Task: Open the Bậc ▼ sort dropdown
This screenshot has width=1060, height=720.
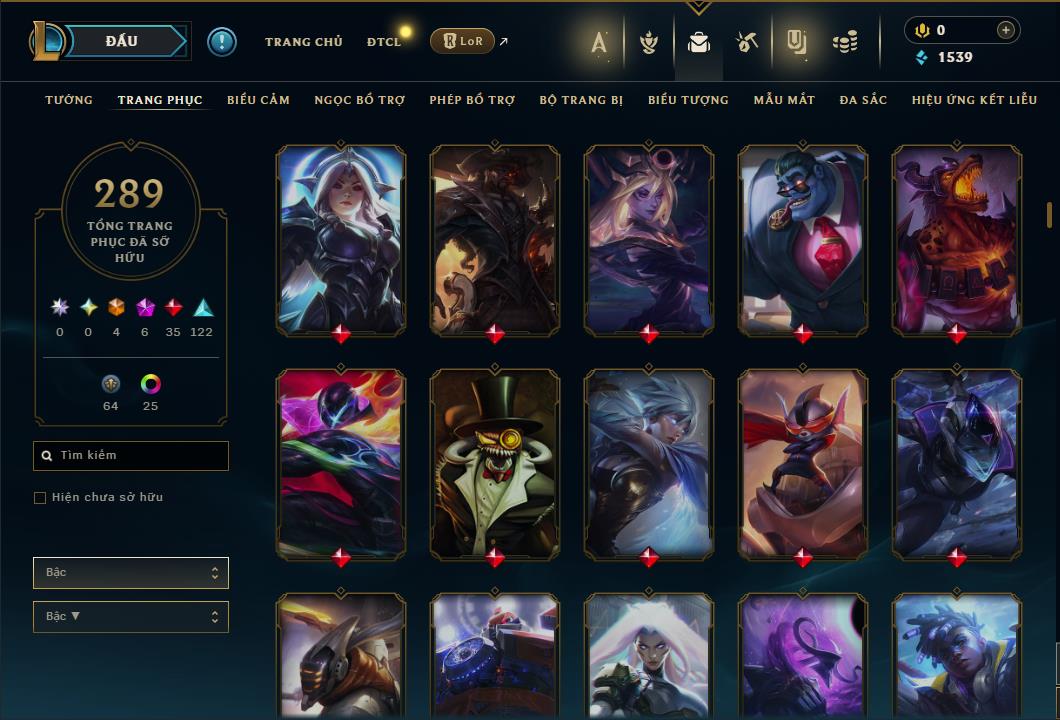Action: pos(131,617)
